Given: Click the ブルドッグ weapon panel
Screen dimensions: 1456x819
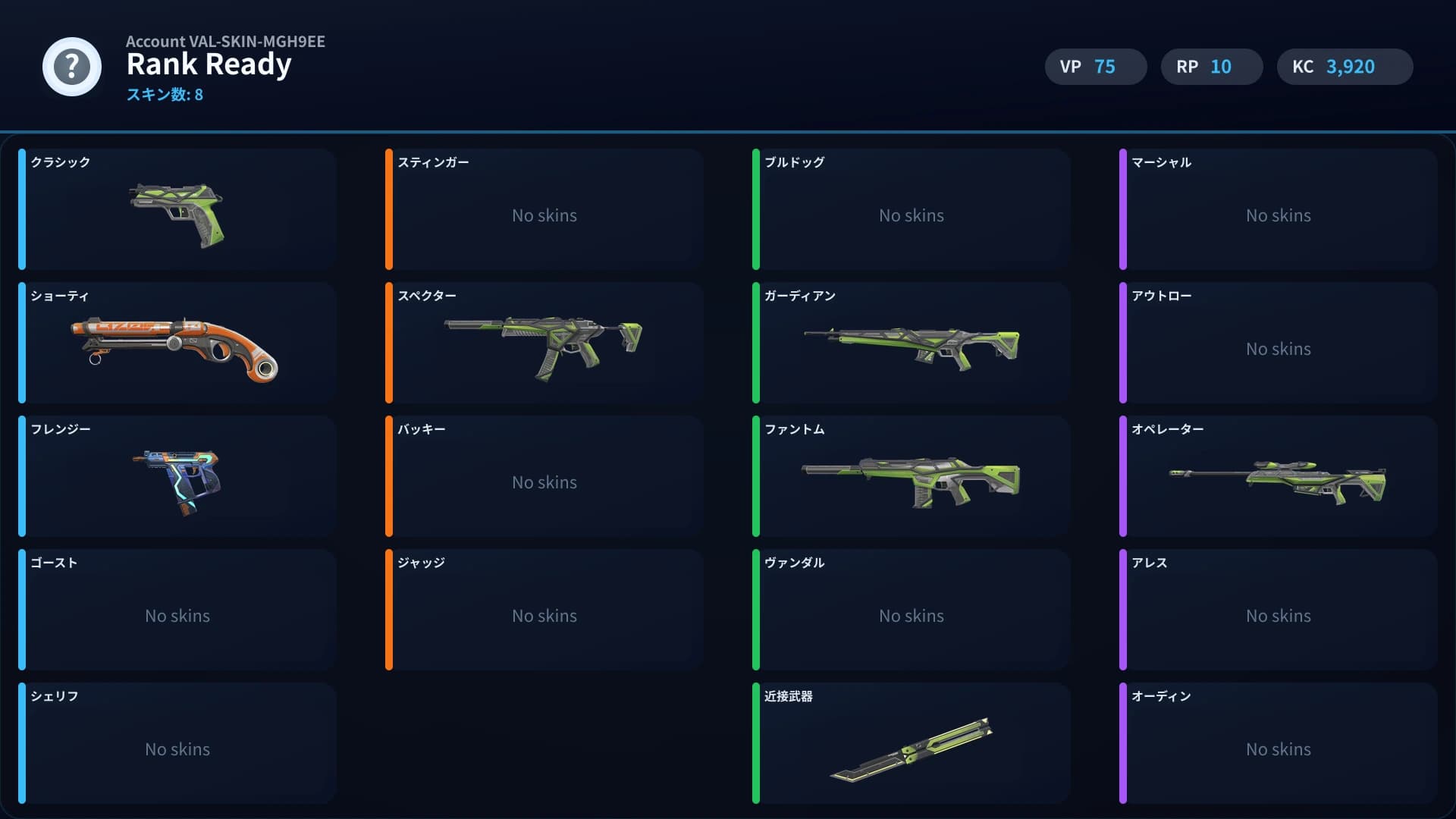Looking at the screenshot, I should (x=911, y=210).
